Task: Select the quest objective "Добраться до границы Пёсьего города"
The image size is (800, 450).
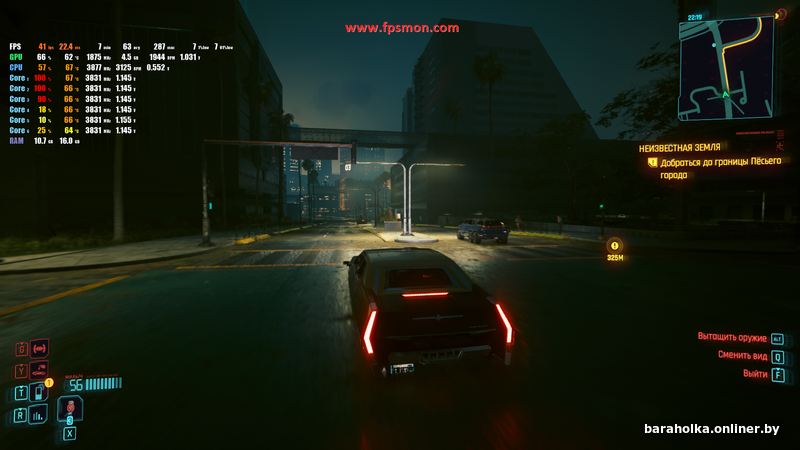Action: 720,167
